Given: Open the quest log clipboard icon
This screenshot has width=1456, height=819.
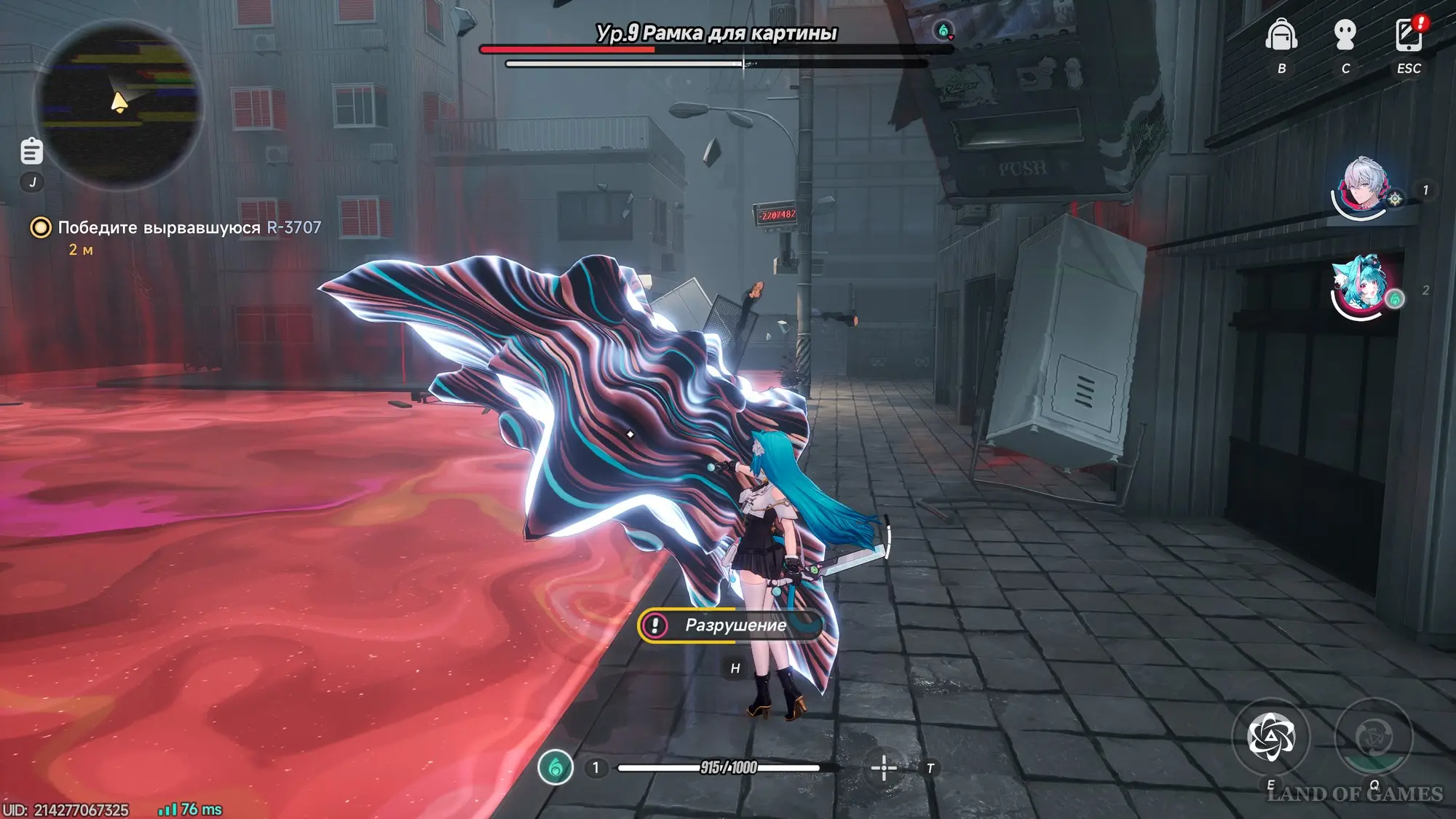Looking at the screenshot, I should click(x=32, y=151).
